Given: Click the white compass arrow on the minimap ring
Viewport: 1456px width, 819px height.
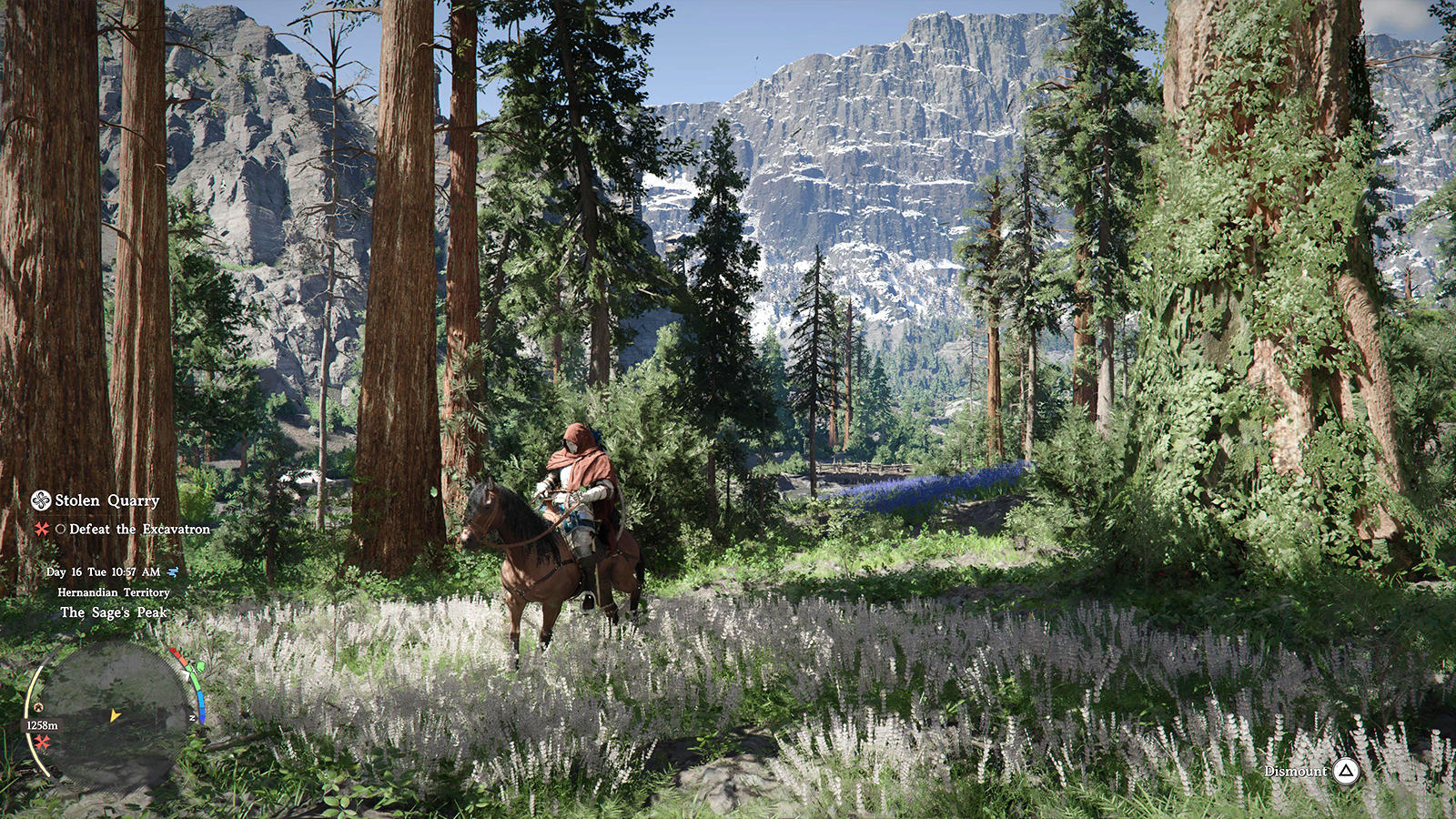Looking at the screenshot, I should click(x=187, y=672).
